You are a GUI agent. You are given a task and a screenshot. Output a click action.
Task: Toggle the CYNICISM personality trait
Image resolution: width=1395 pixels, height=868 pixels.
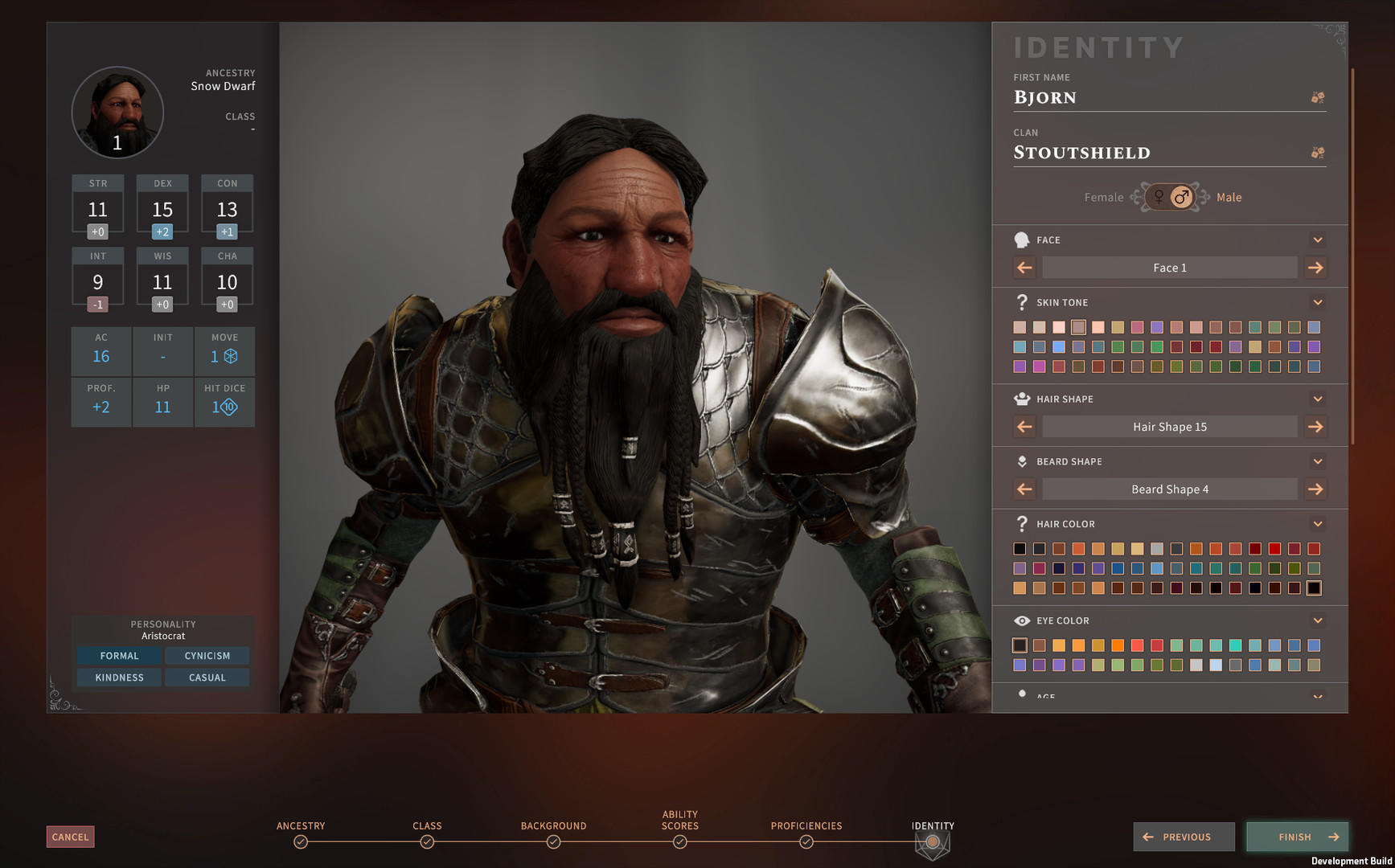pos(207,656)
